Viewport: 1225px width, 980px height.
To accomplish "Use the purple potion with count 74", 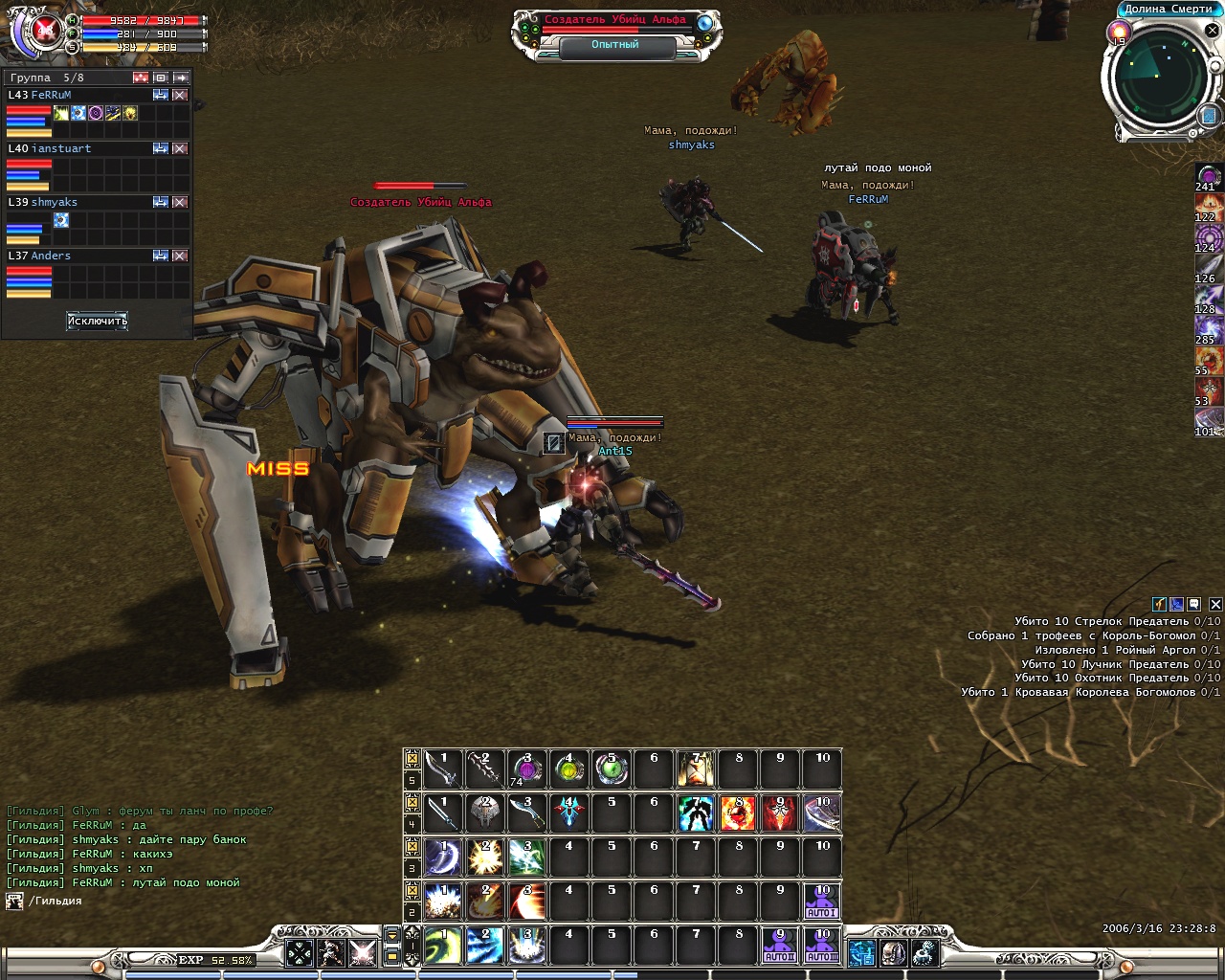I will click(526, 768).
